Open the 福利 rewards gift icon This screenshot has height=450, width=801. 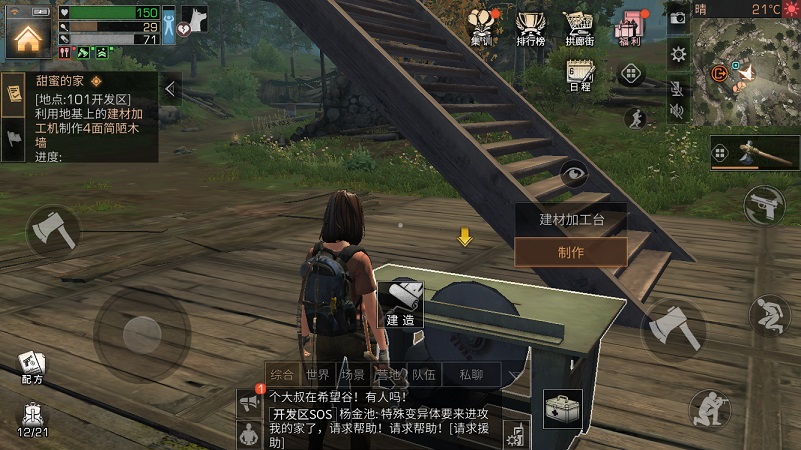pos(633,26)
